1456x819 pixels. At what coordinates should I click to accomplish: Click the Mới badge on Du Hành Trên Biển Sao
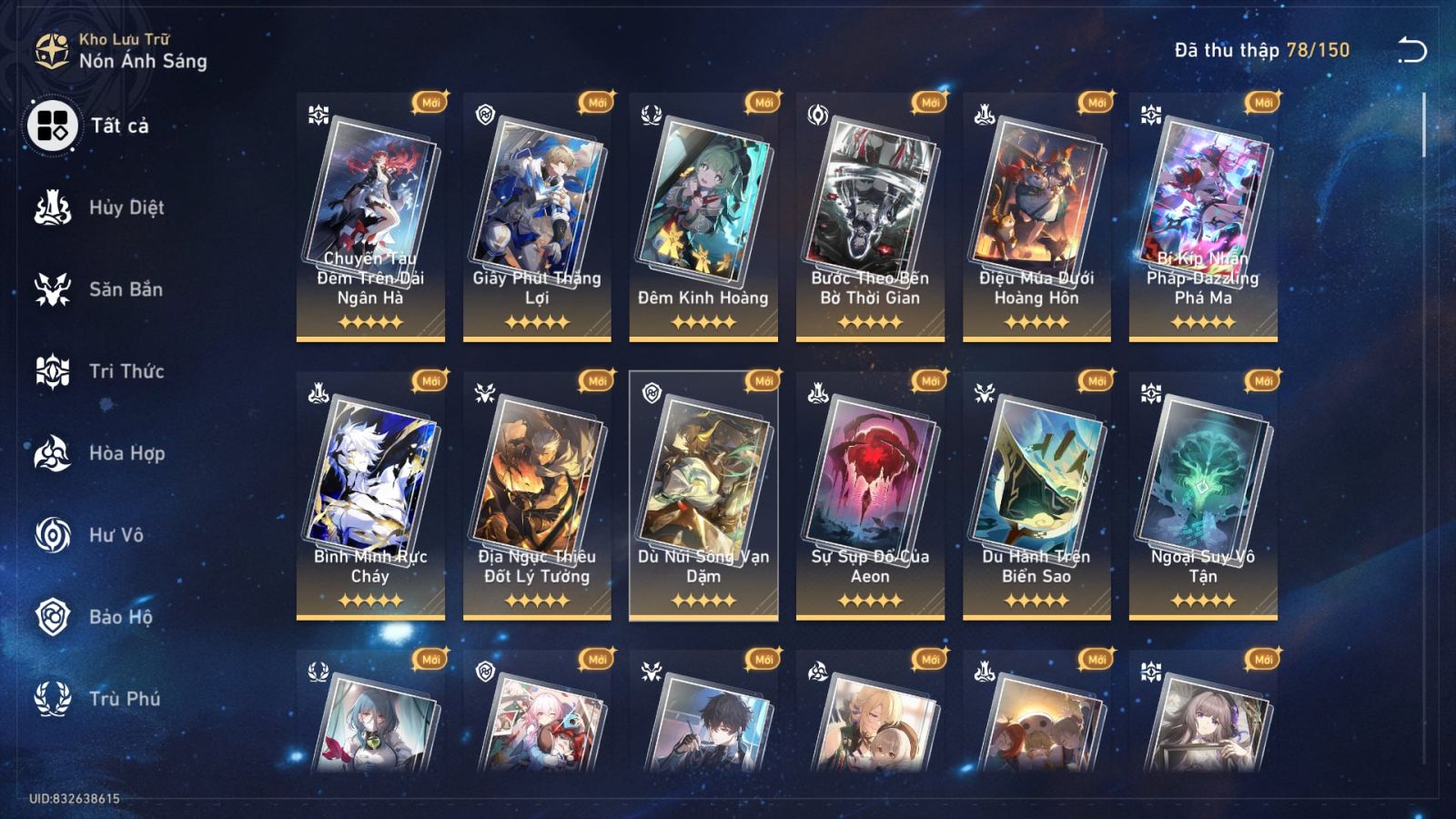[1096, 382]
